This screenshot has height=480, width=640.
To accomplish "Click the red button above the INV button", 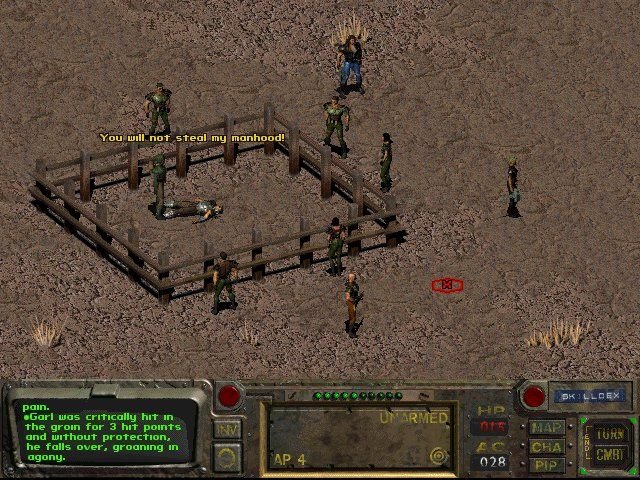I will [229, 395].
